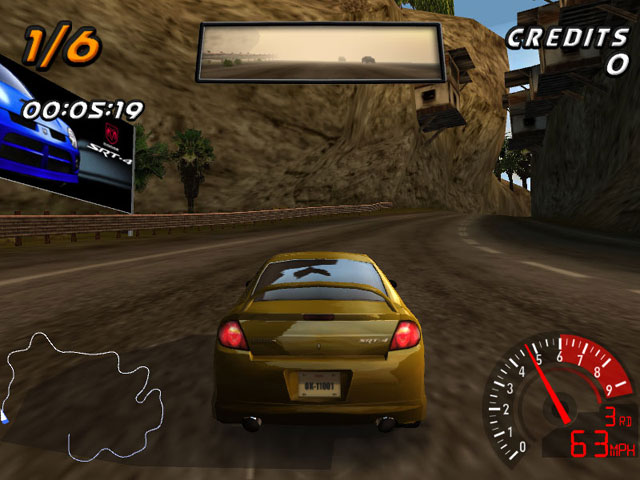This screenshot has width=640, height=480.
Task: Click the rear-view mirror display
Action: pyautogui.click(x=320, y=52)
